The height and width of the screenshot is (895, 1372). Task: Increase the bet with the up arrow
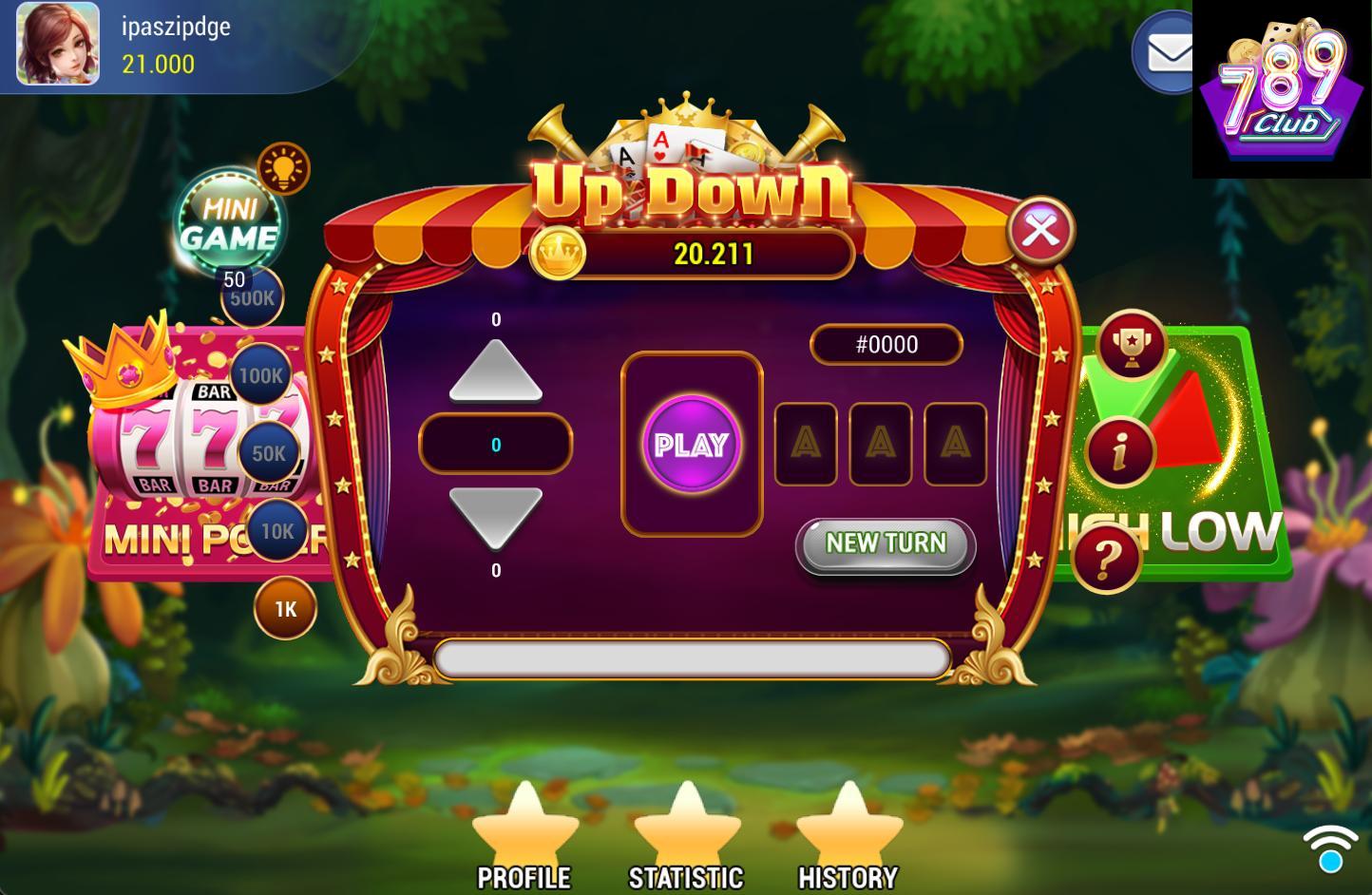pyautogui.click(x=495, y=371)
